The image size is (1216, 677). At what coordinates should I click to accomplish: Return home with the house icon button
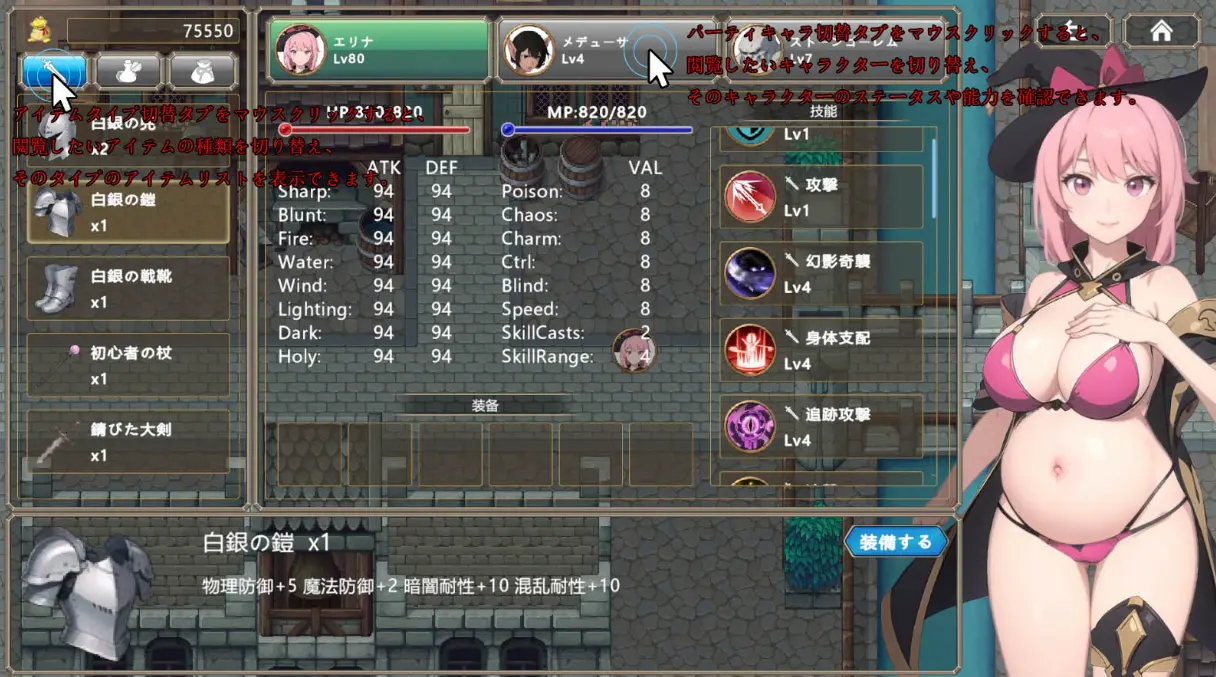pos(1161,31)
